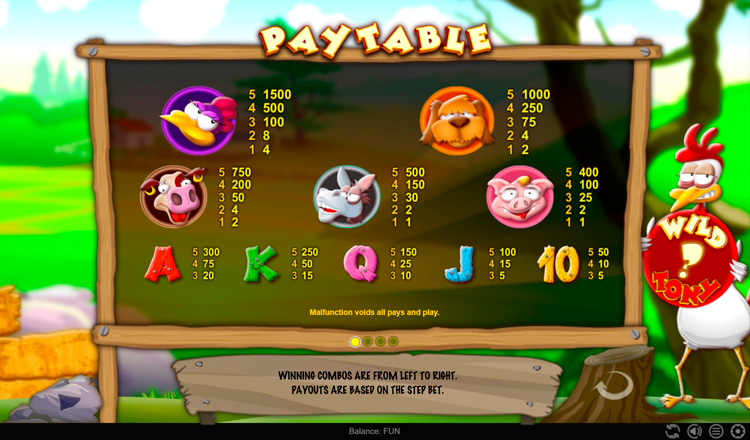Toggle the sound speaker icon
This screenshot has width=750, height=440.
[x=694, y=431]
